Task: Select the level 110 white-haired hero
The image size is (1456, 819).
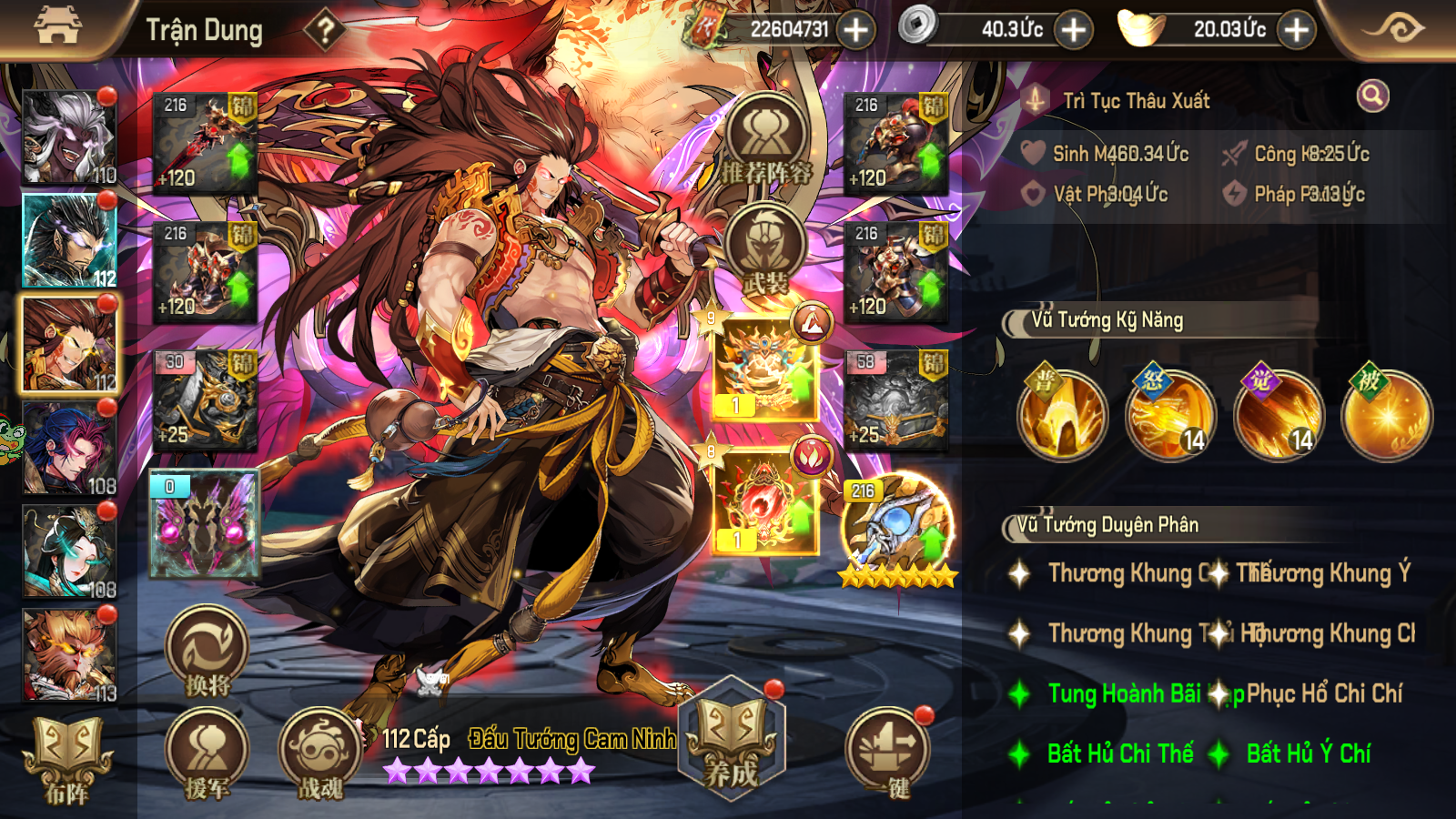Action: click(x=69, y=137)
